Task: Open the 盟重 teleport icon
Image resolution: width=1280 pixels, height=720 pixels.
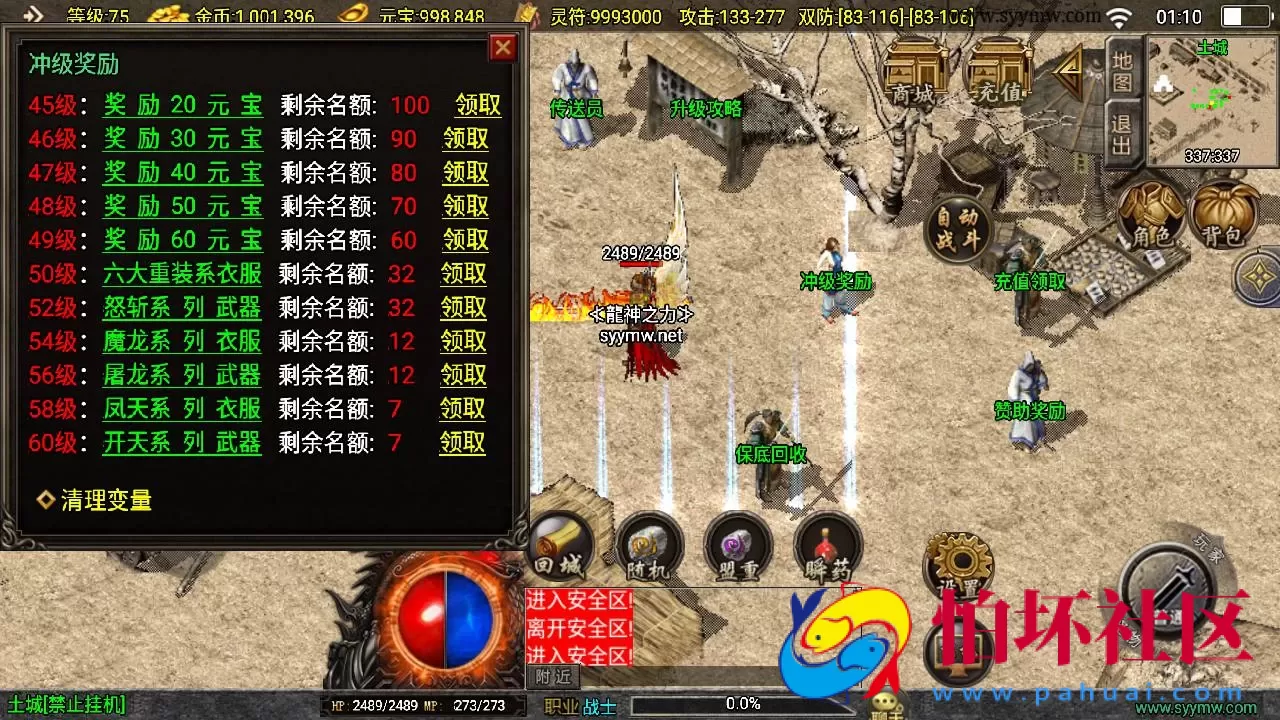Action: [738, 548]
